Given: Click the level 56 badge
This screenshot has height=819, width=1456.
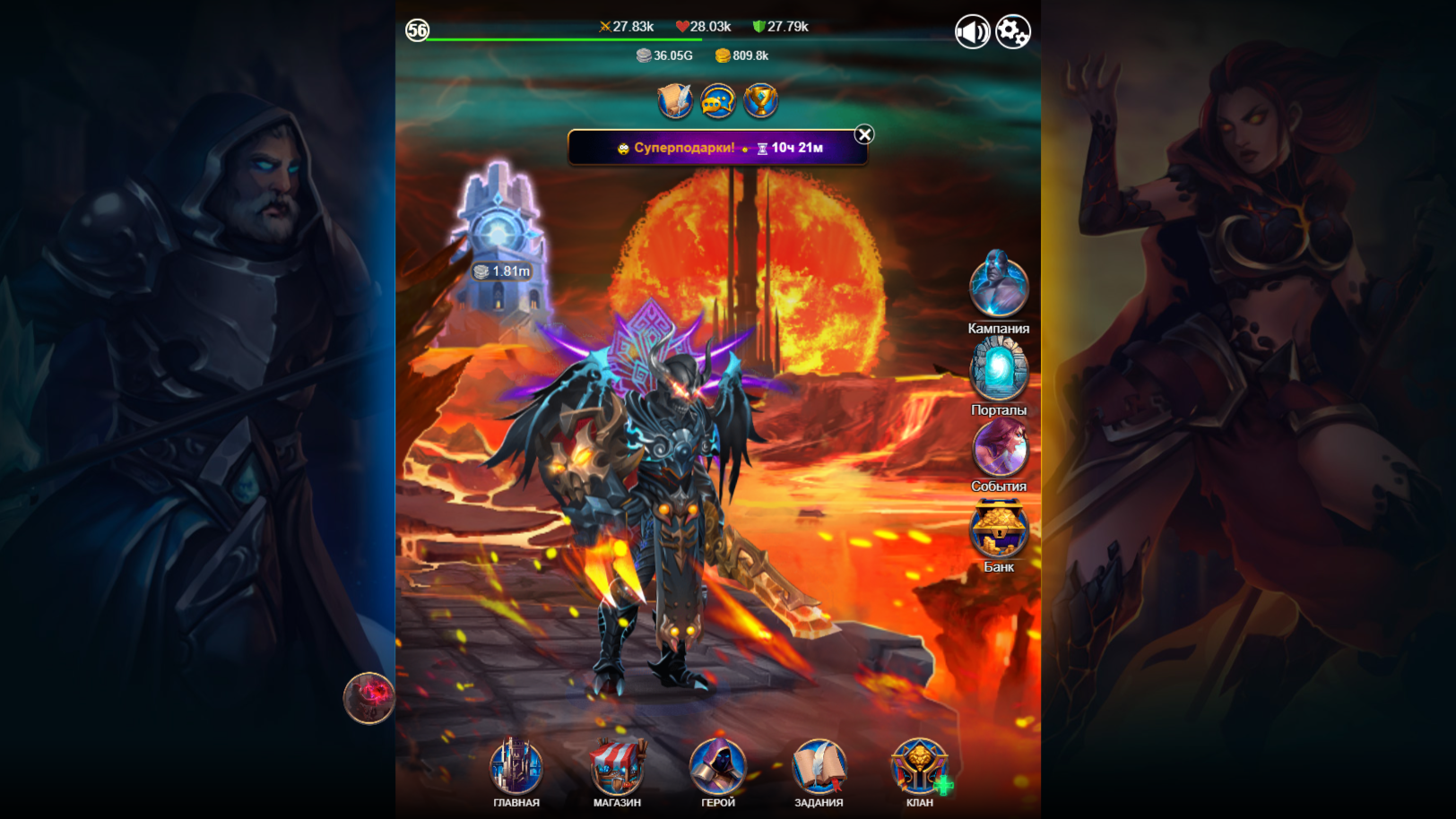Looking at the screenshot, I should [415, 30].
